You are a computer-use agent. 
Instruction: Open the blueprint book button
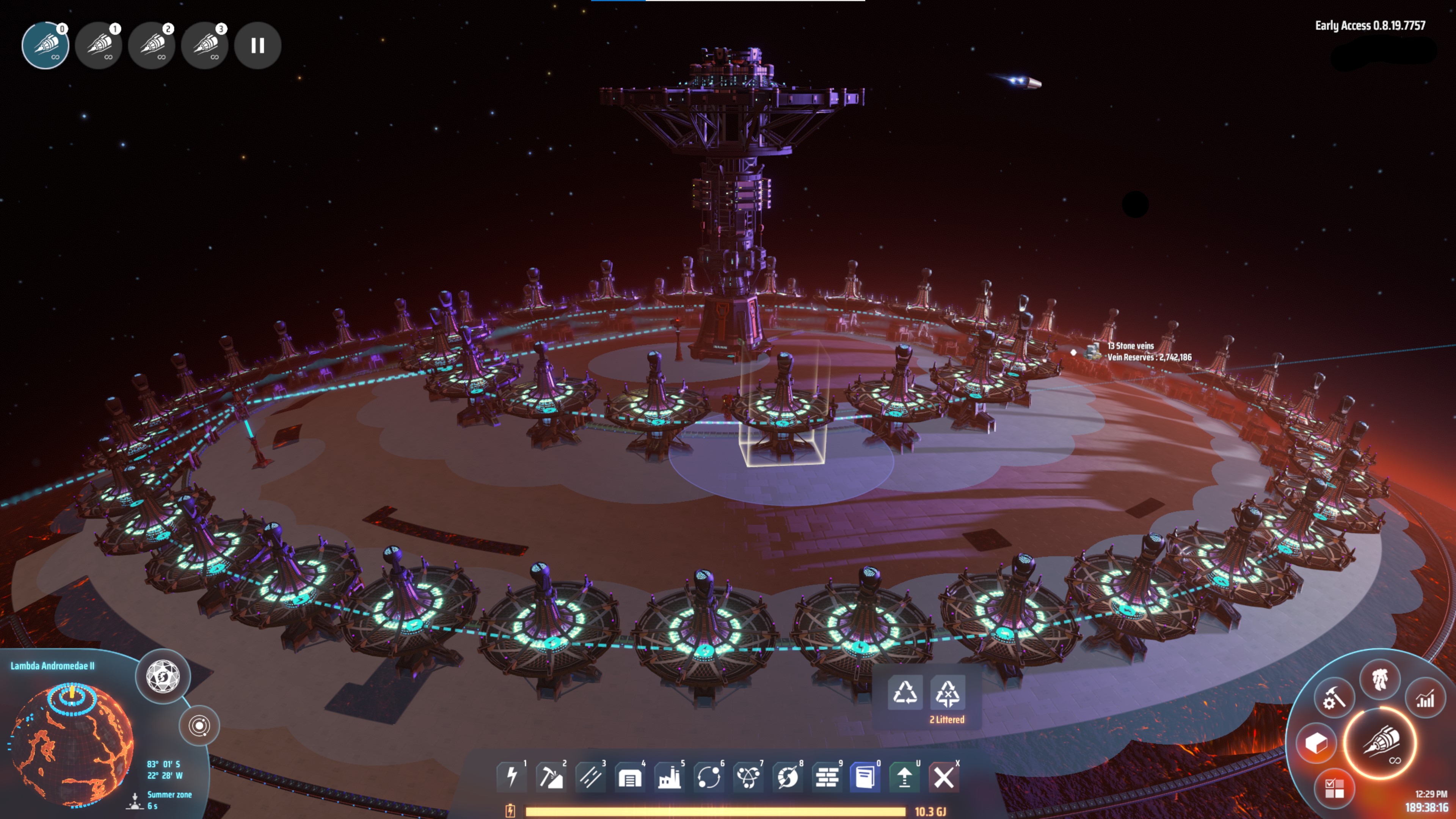click(x=865, y=777)
